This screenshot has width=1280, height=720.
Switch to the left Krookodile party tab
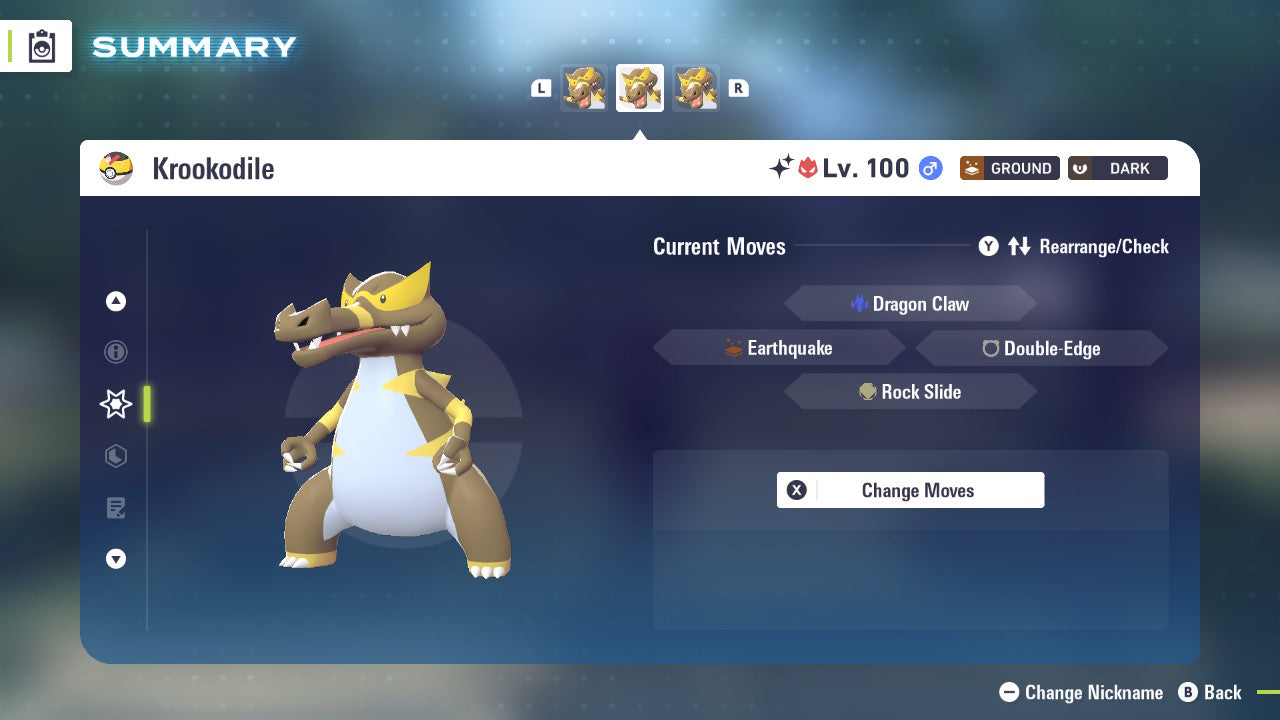[585, 87]
